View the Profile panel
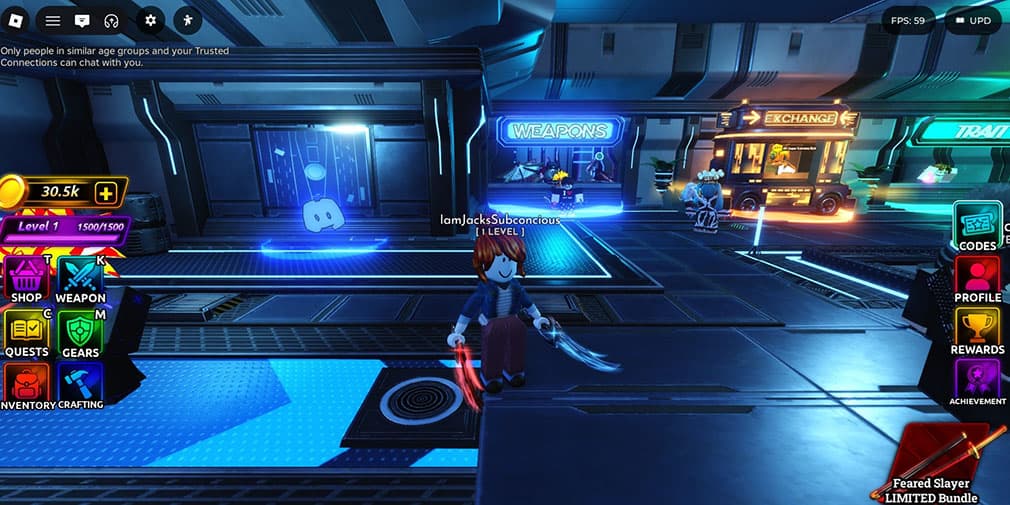This screenshot has width=1010, height=505. (x=977, y=279)
